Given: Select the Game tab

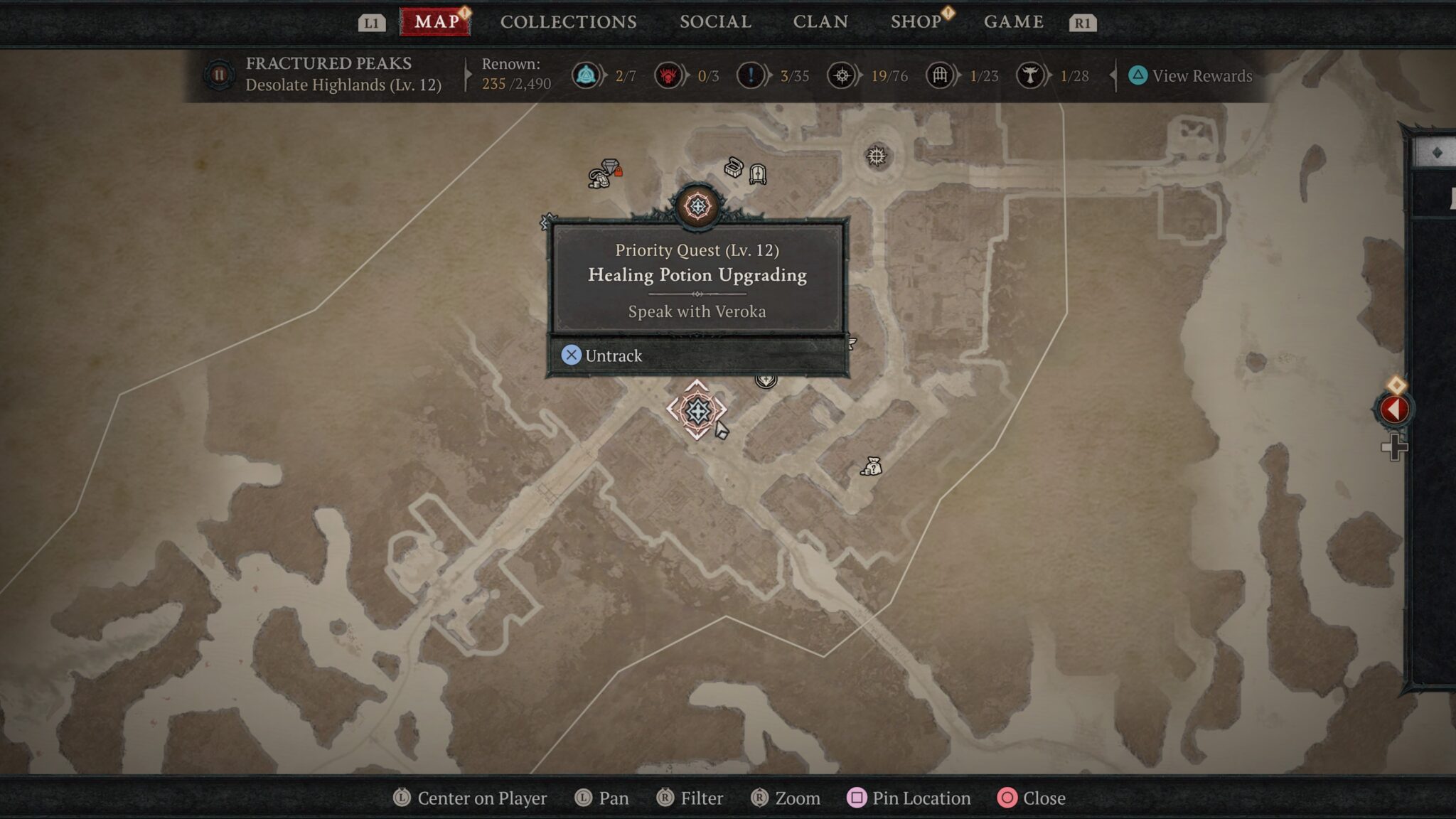Looking at the screenshot, I should tap(1013, 22).
